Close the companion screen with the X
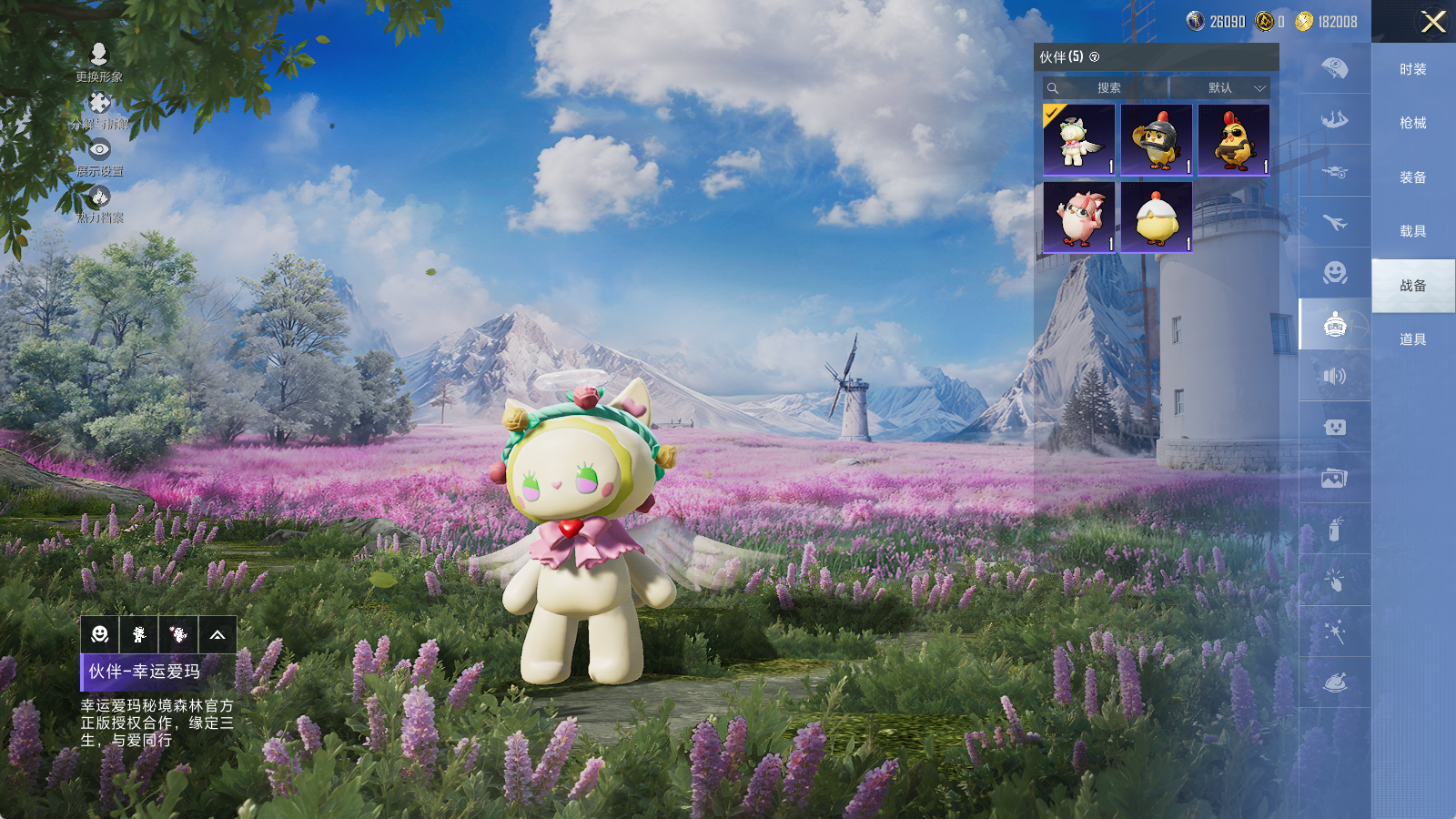The image size is (1456, 819). 1433,22
